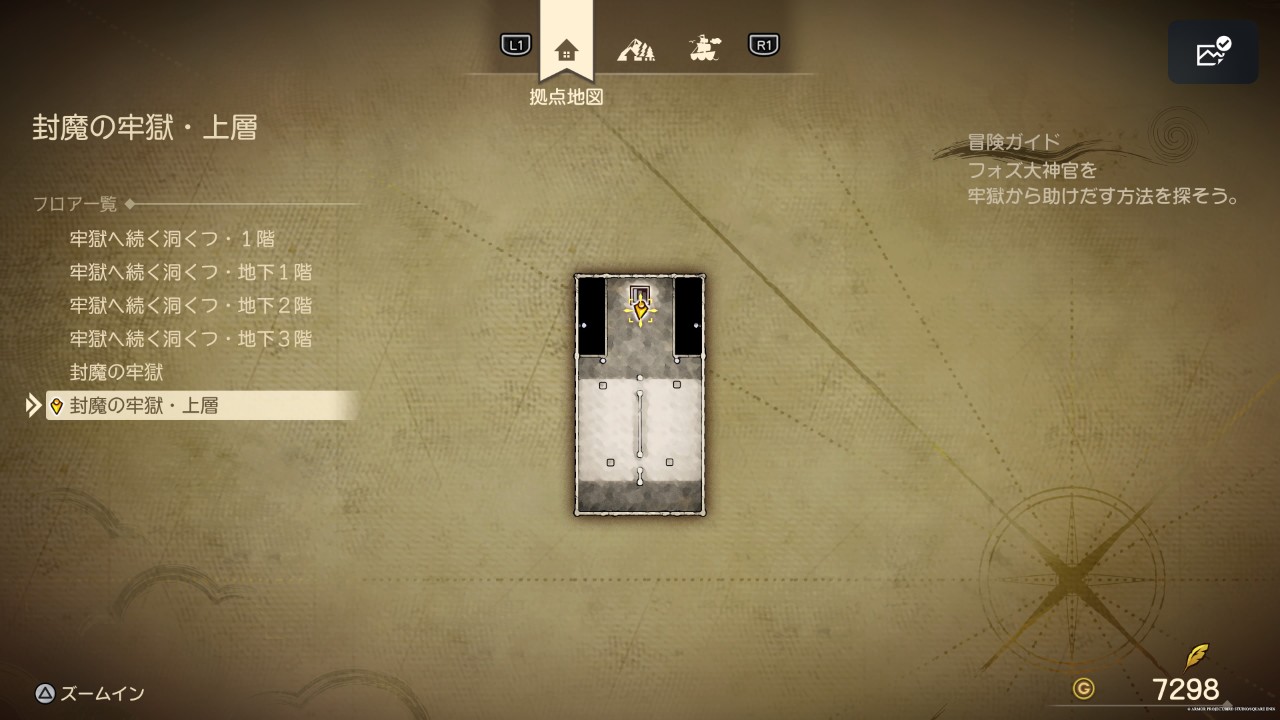View floor 牢獄へ続く洞くつ・地下3階
This screenshot has width=1280, height=720.
(x=191, y=338)
